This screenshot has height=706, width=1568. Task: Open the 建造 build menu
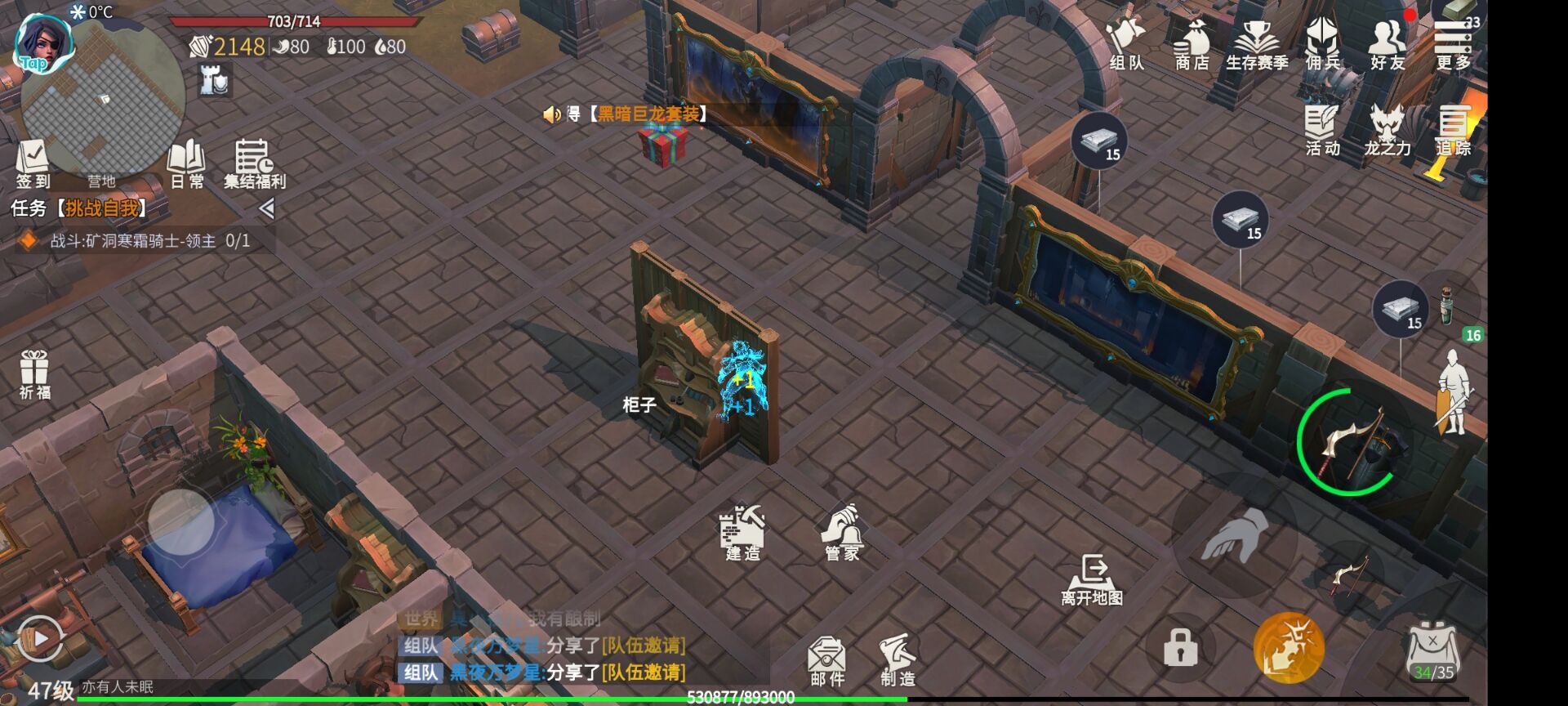point(742,533)
